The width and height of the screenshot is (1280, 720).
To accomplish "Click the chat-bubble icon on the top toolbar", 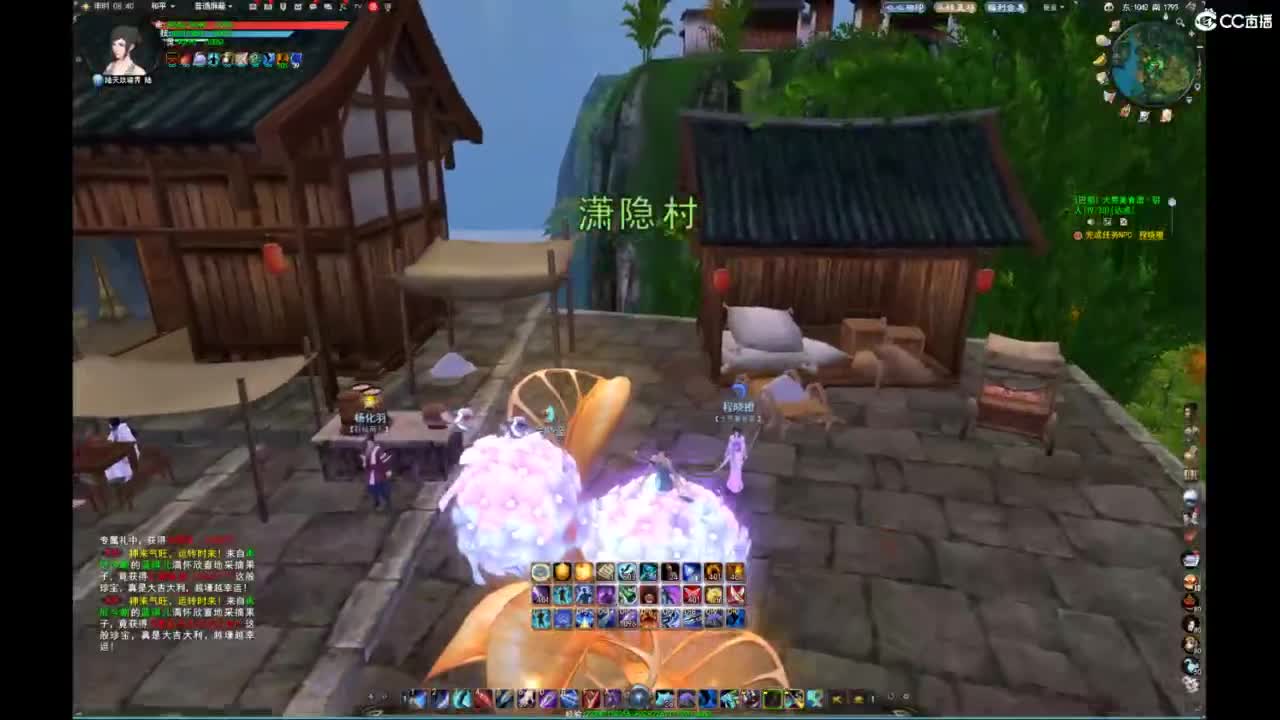I will [313, 6].
